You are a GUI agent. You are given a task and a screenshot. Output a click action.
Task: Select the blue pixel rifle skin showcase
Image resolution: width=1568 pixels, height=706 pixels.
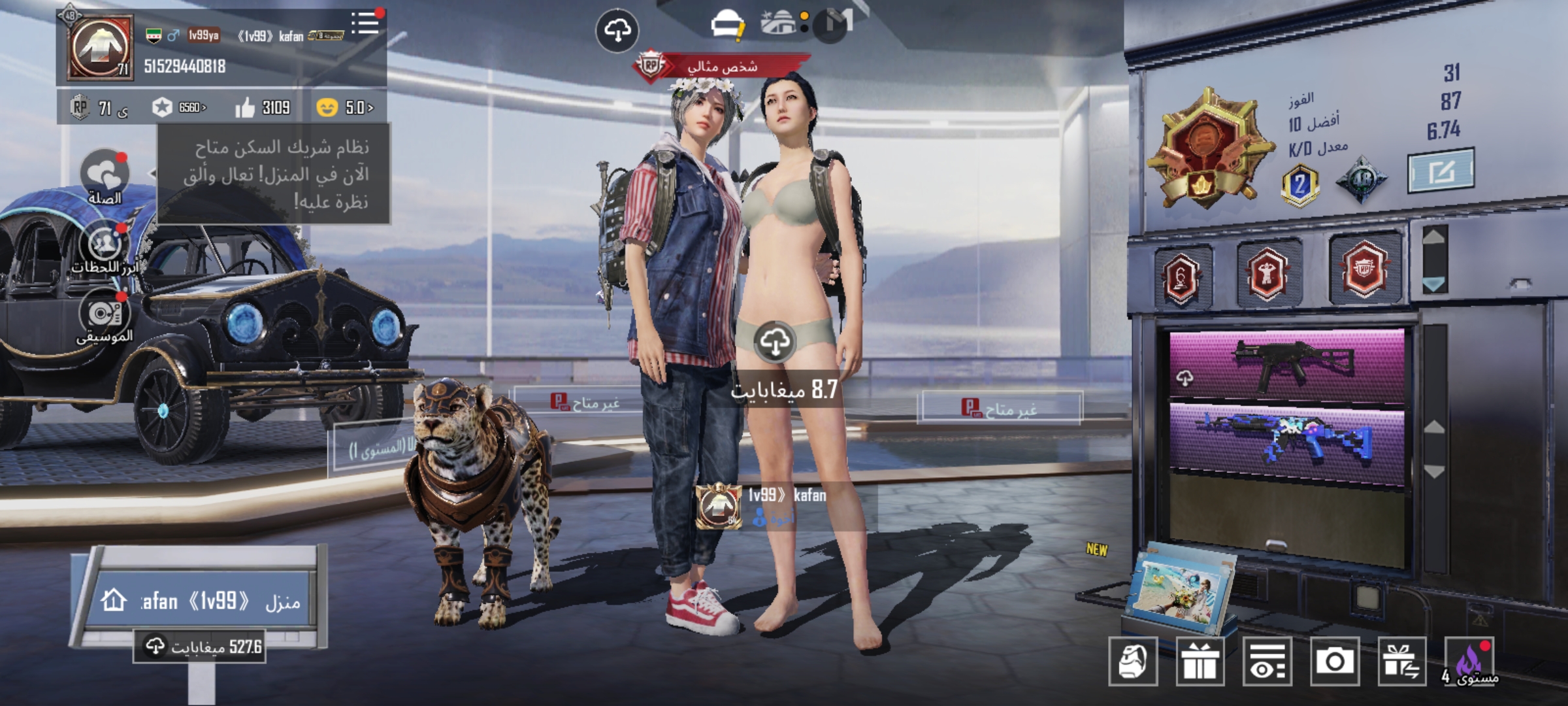[1286, 441]
